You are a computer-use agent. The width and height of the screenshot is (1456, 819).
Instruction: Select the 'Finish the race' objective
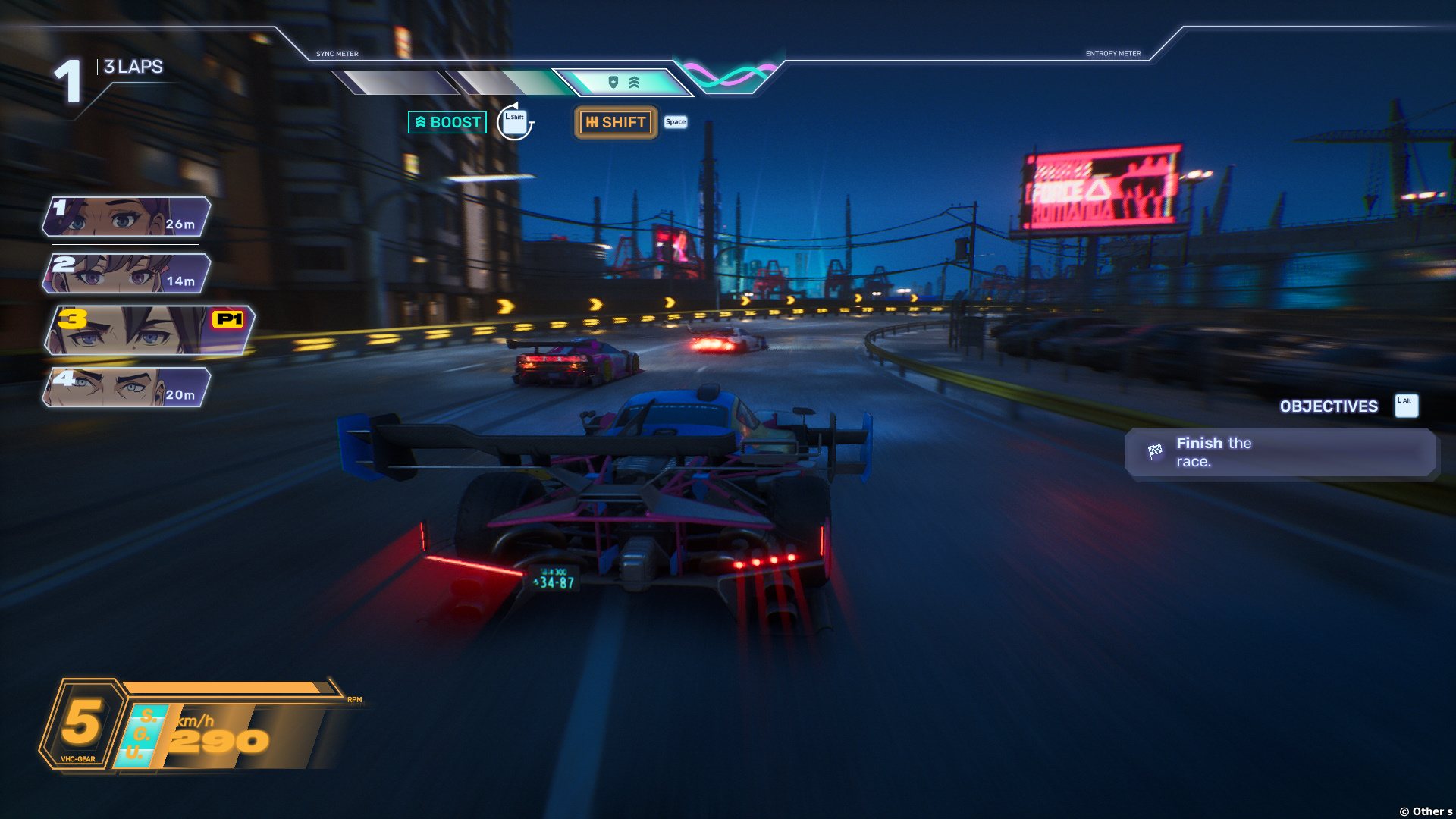(x=1280, y=453)
